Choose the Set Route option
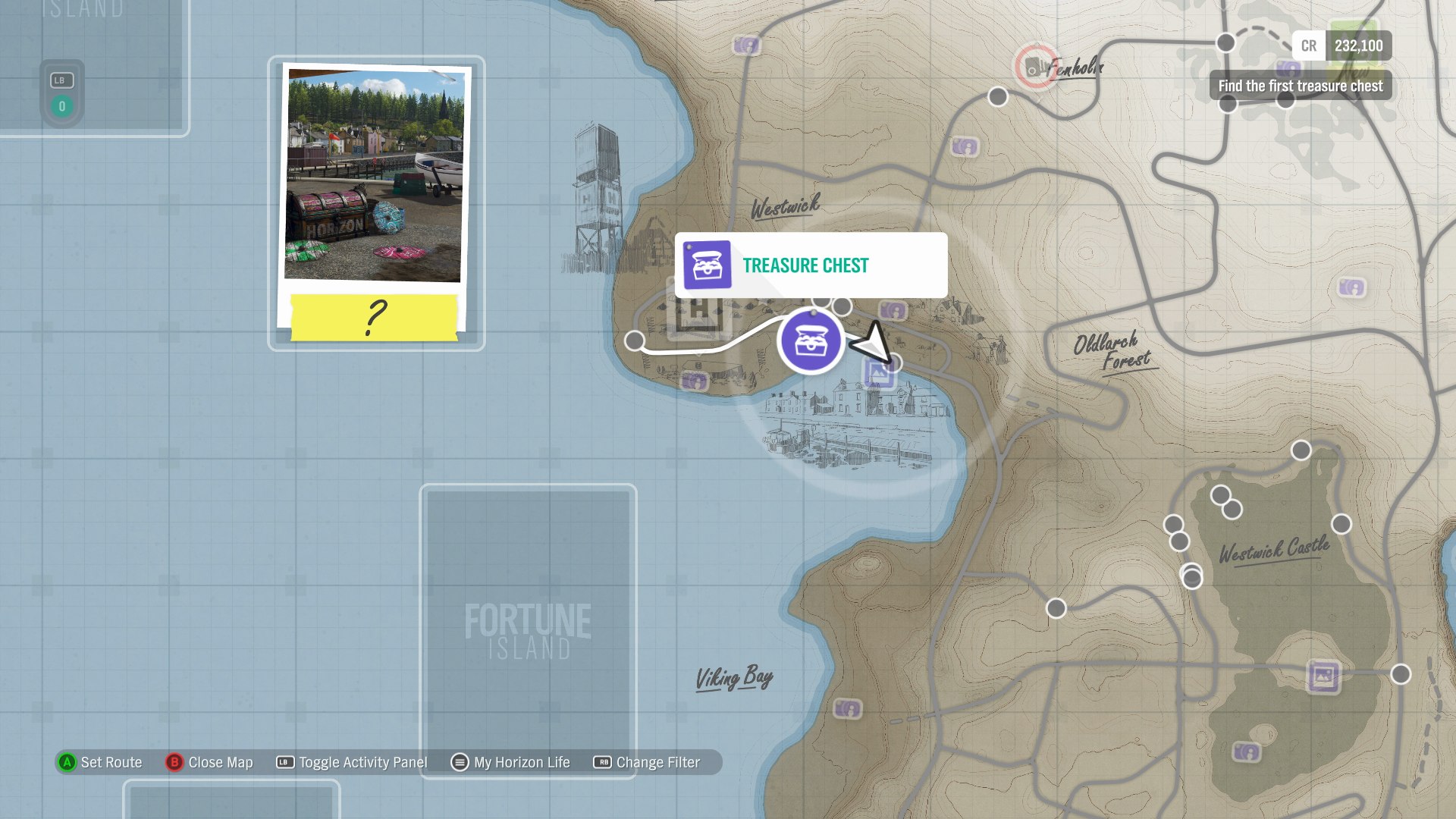This screenshot has width=1456, height=819. pos(100,762)
